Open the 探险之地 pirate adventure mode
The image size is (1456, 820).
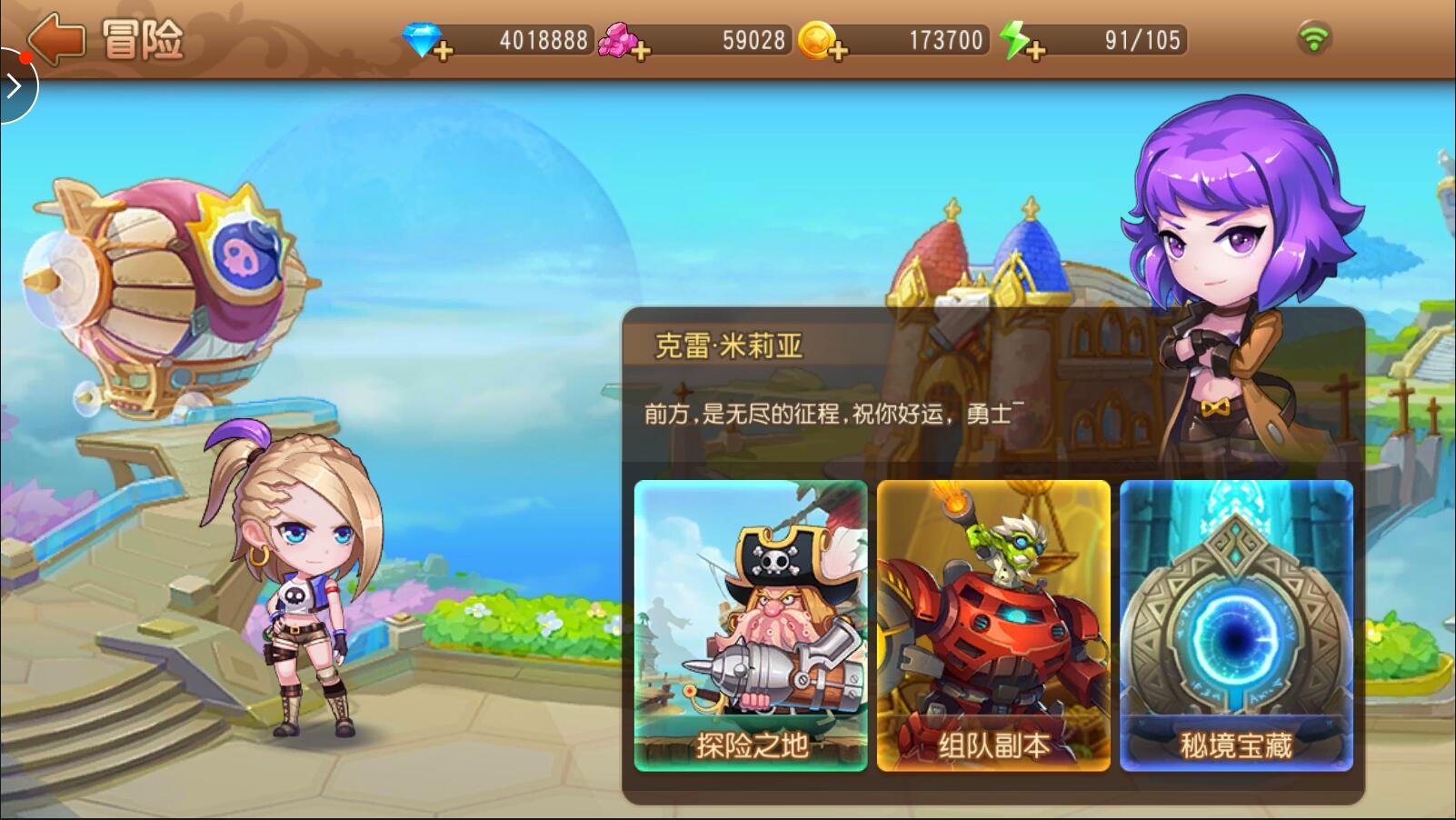click(x=751, y=625)
